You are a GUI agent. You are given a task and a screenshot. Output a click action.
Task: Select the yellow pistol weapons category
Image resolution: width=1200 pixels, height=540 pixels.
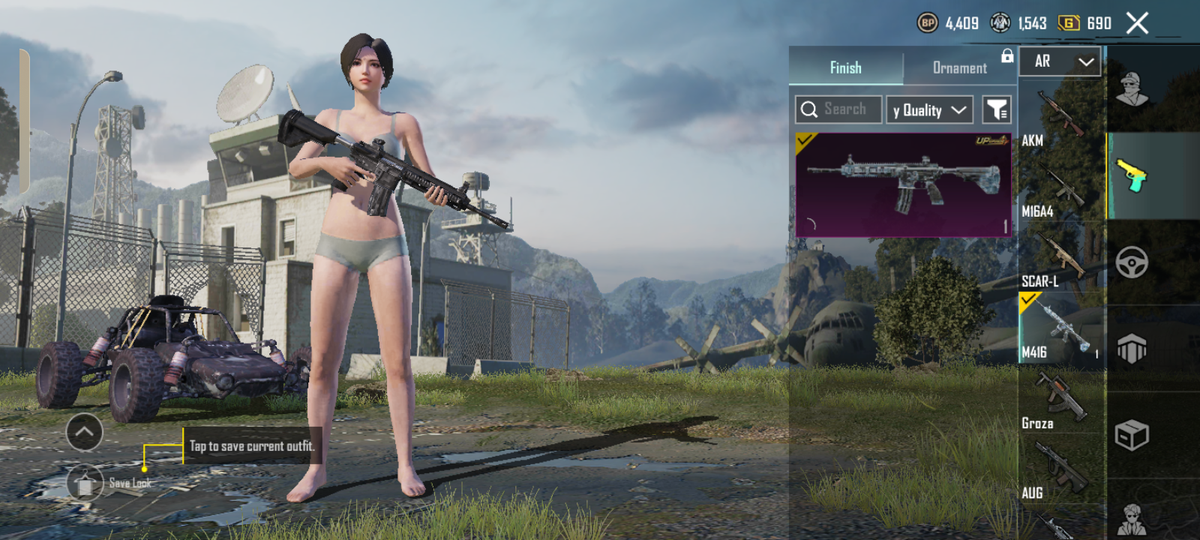pos(1132,176)
